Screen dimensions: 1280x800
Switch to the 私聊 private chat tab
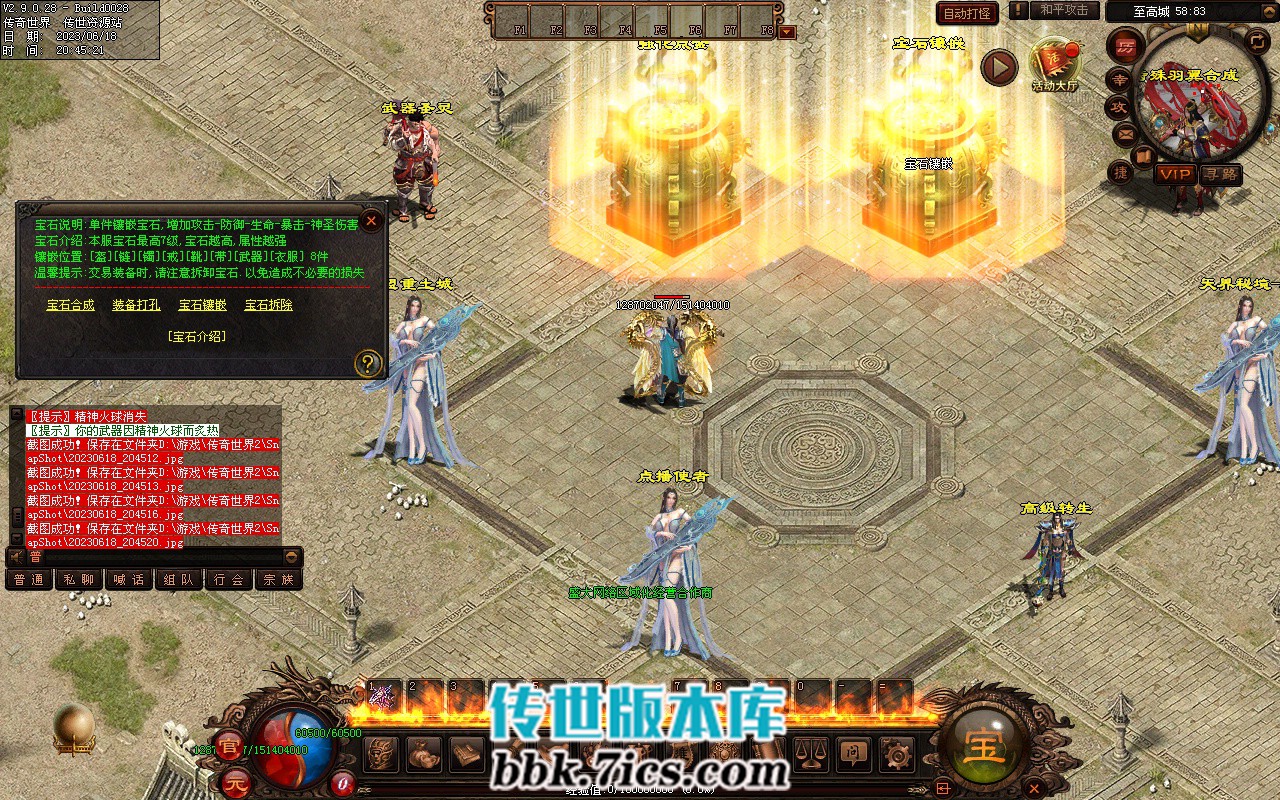click(x=79, y=579)
